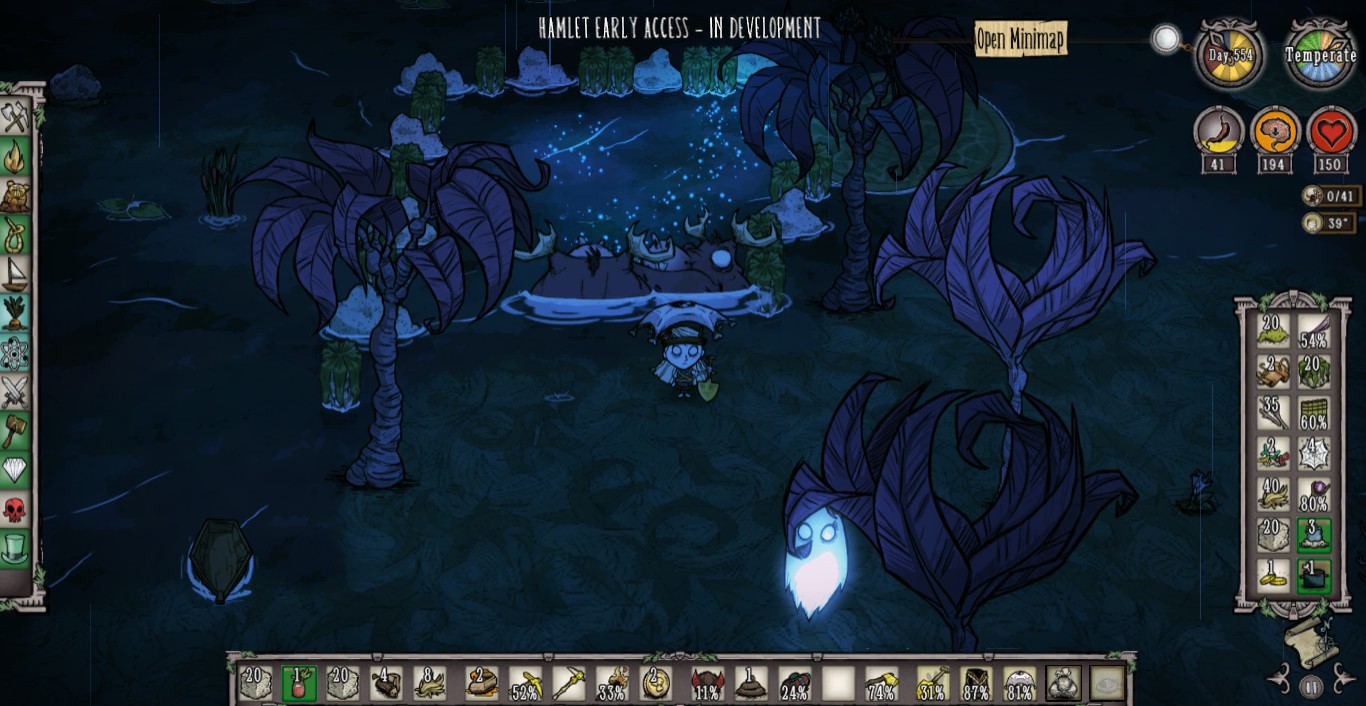
Task: Switch to the Nautical sailboat tab
Action: (x=15, y=274)
